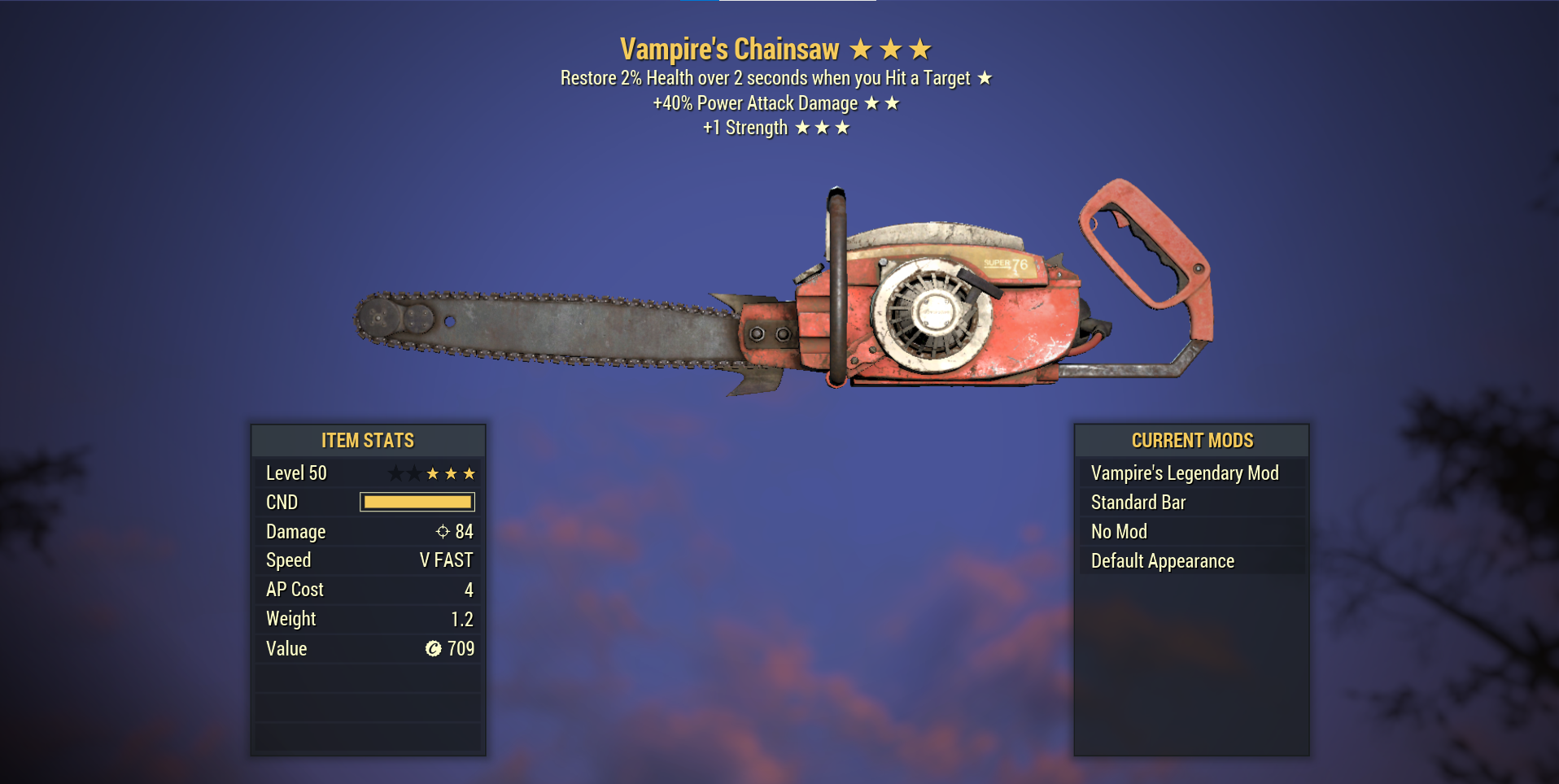Screen dimensions: 1559x784
Task: Click the last star after +1 Strength
Action: coord(841,127)
